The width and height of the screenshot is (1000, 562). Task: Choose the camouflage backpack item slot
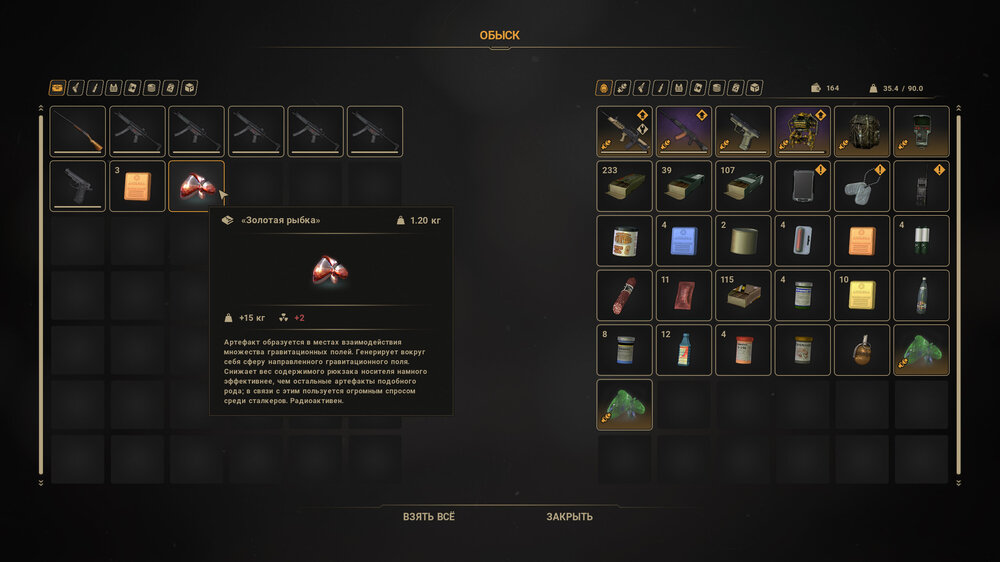(x=862, y=132)
